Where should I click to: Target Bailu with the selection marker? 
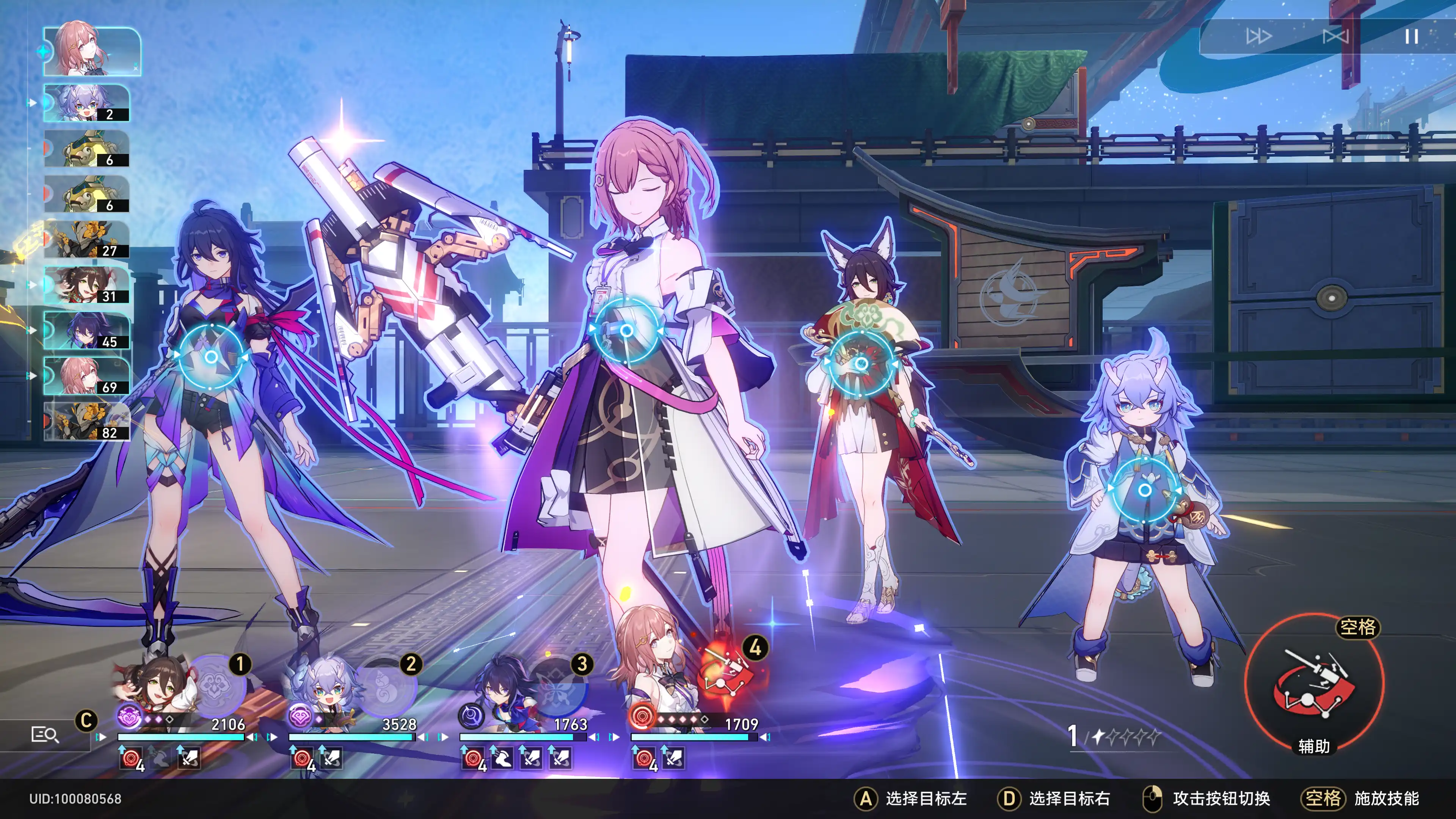point(1145,490)
